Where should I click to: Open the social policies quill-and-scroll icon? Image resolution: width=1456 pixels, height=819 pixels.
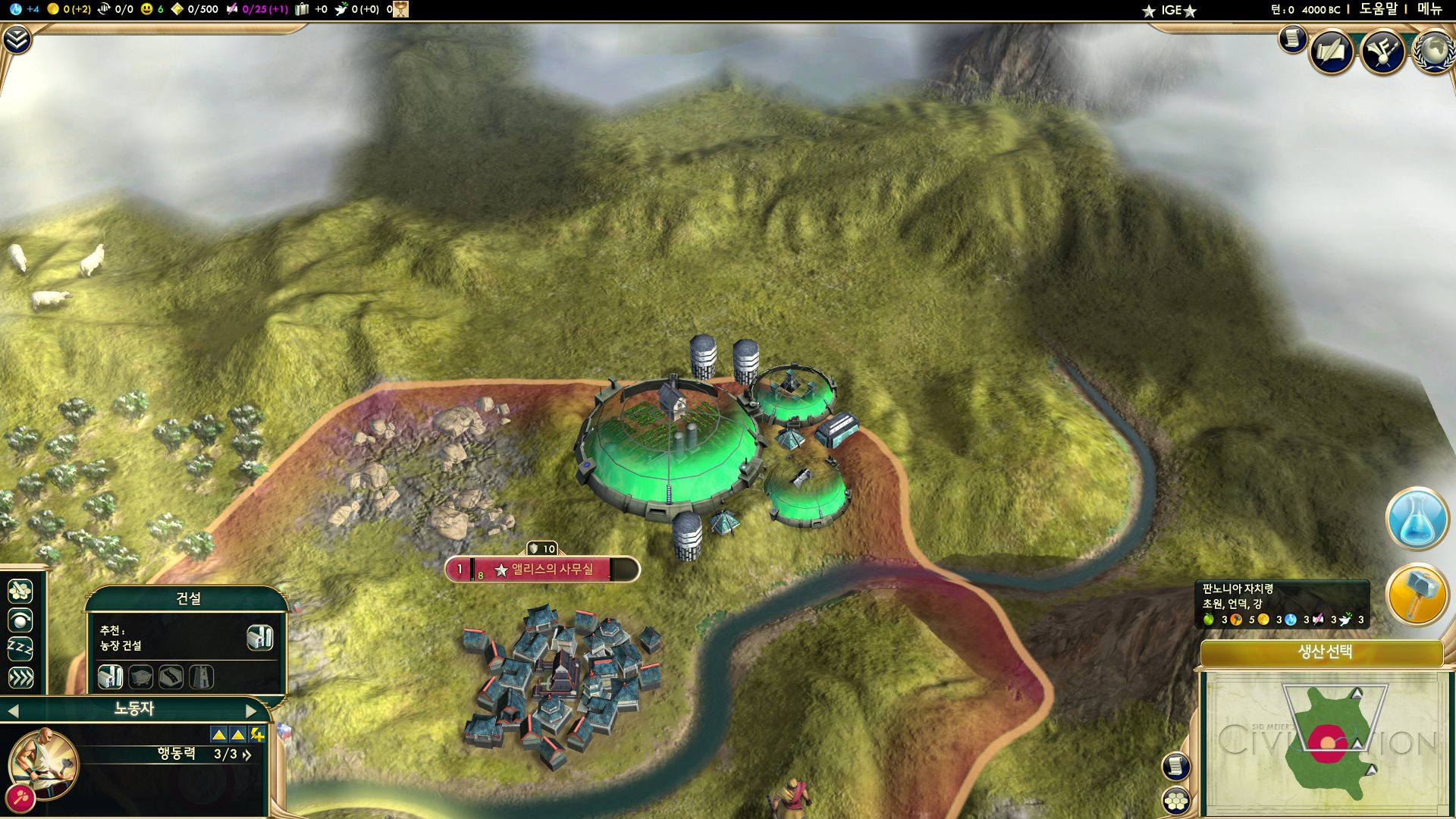(1332, 52)
